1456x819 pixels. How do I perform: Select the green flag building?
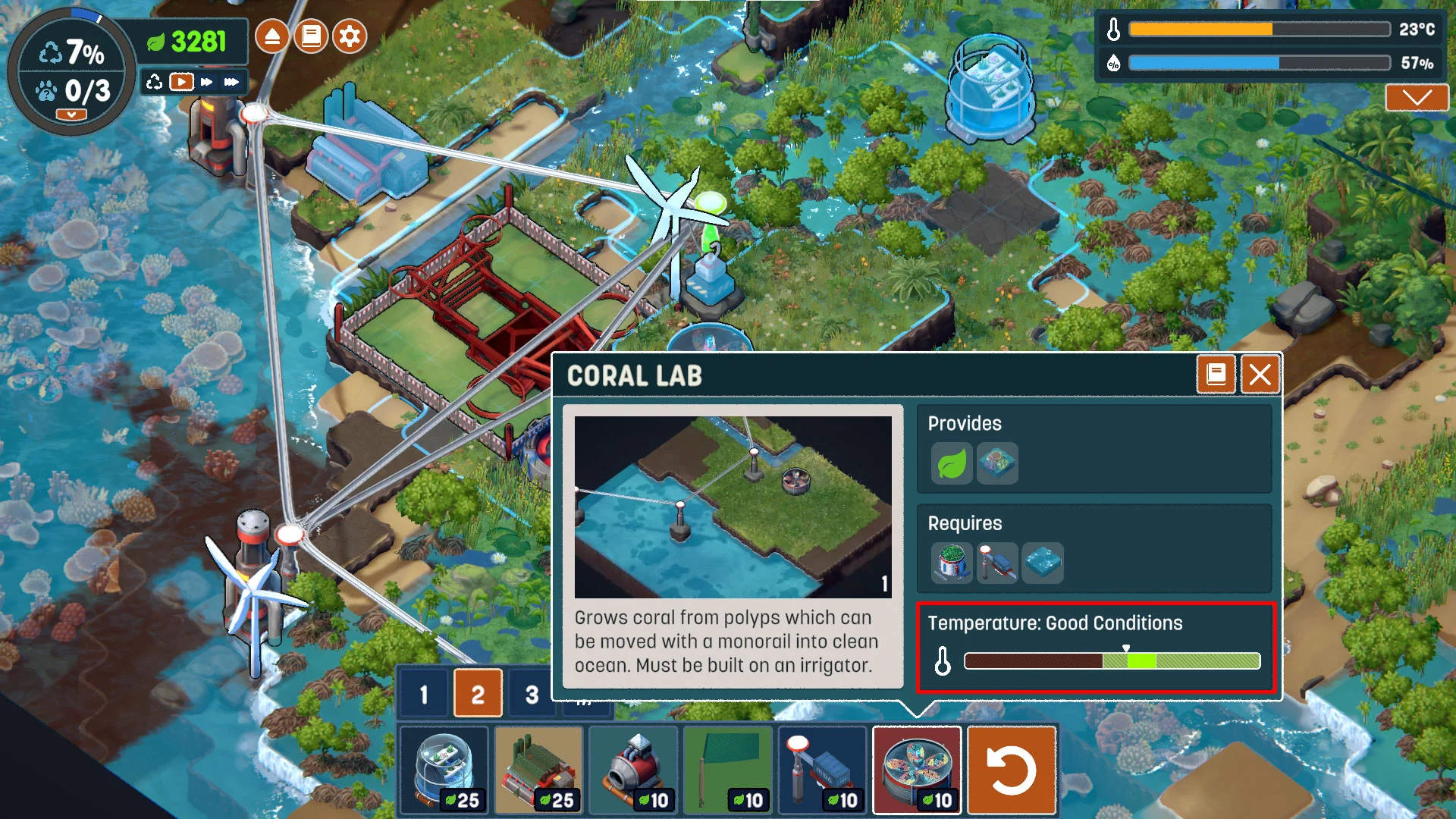(728, 770)
